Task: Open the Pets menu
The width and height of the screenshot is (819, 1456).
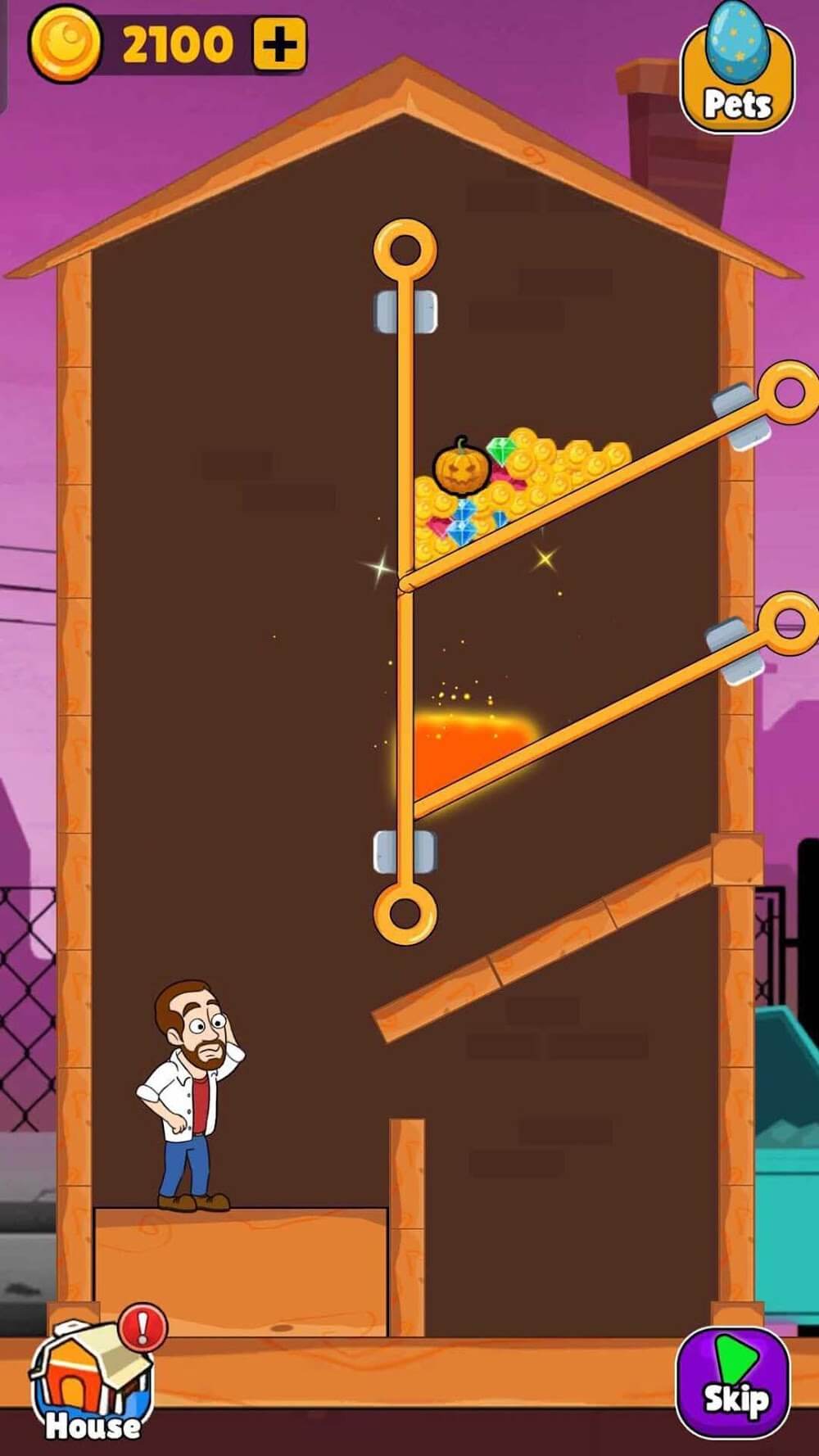Action: point(736,79)
